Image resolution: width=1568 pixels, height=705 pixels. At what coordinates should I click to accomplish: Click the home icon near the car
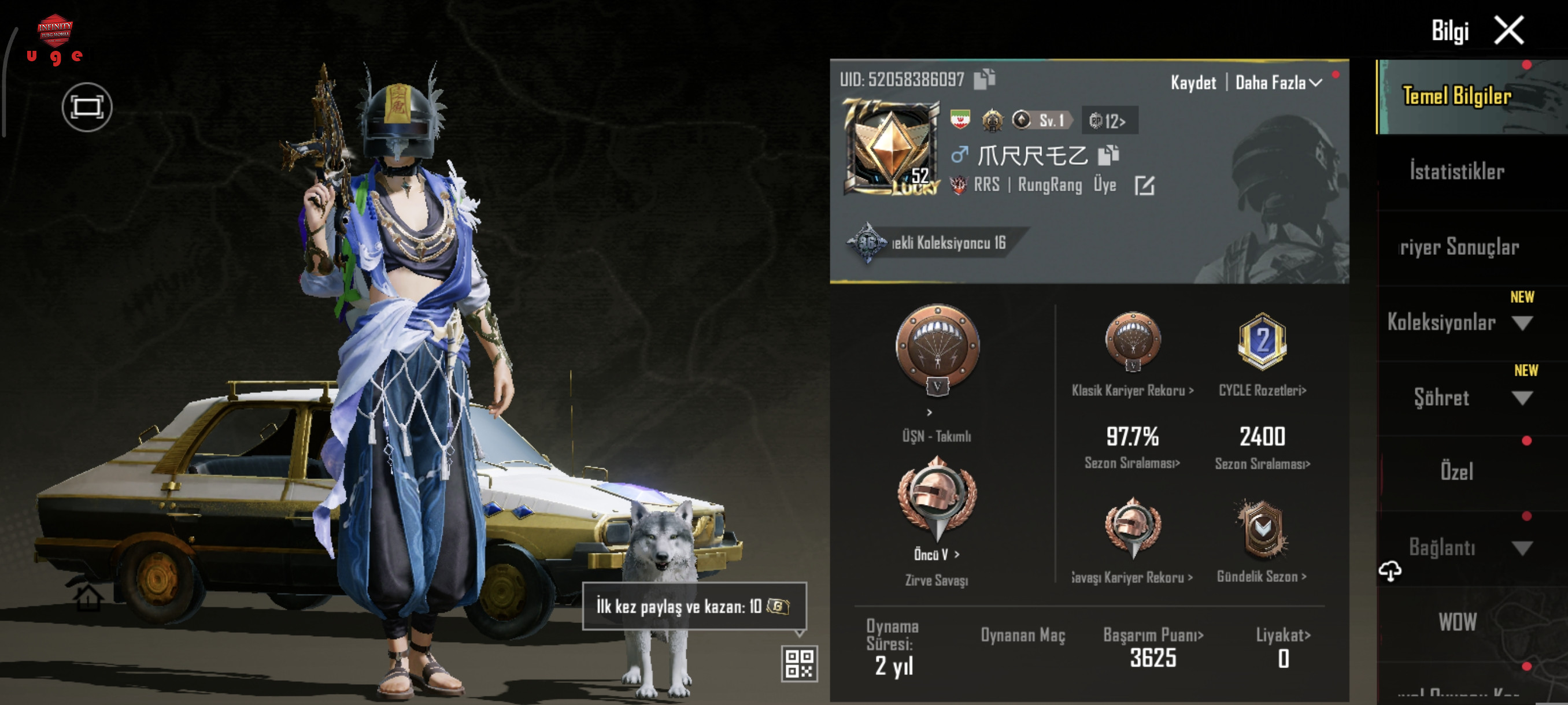point(88,598)
